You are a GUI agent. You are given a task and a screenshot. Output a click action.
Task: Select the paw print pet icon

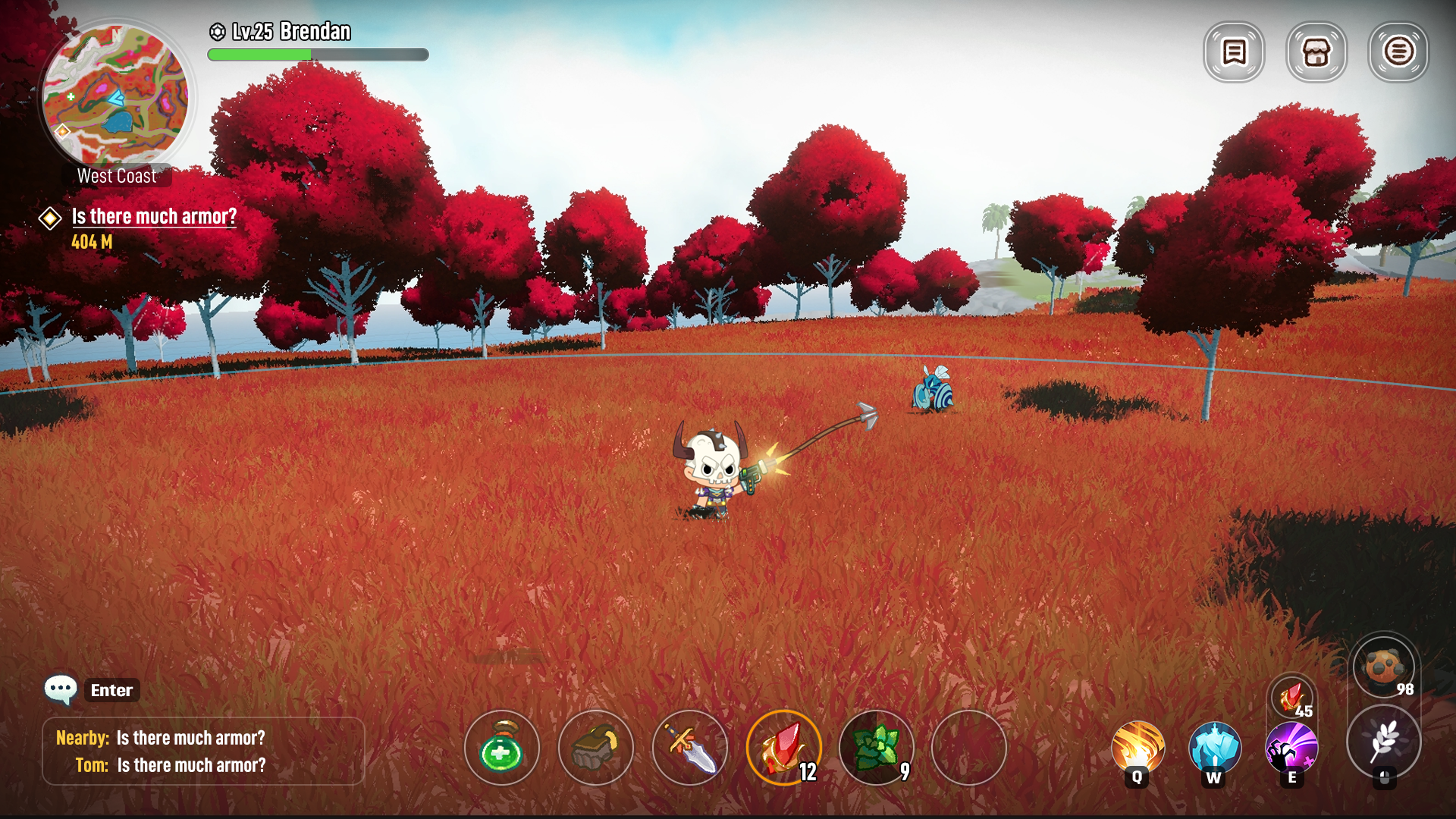pyautogui.click(x=1384, y=667)
